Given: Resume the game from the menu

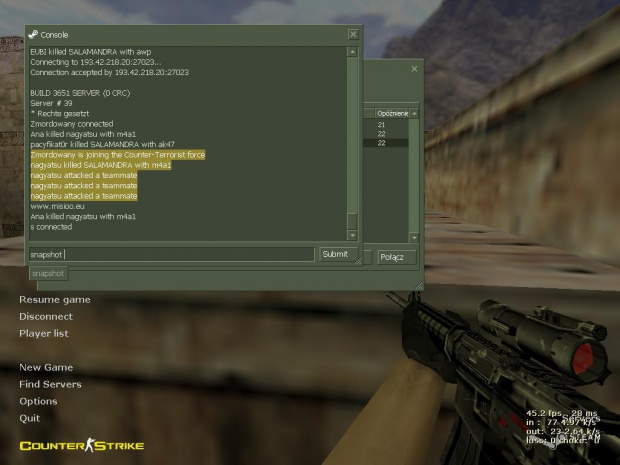Looking at the screenshot, I should click(54, 300).
